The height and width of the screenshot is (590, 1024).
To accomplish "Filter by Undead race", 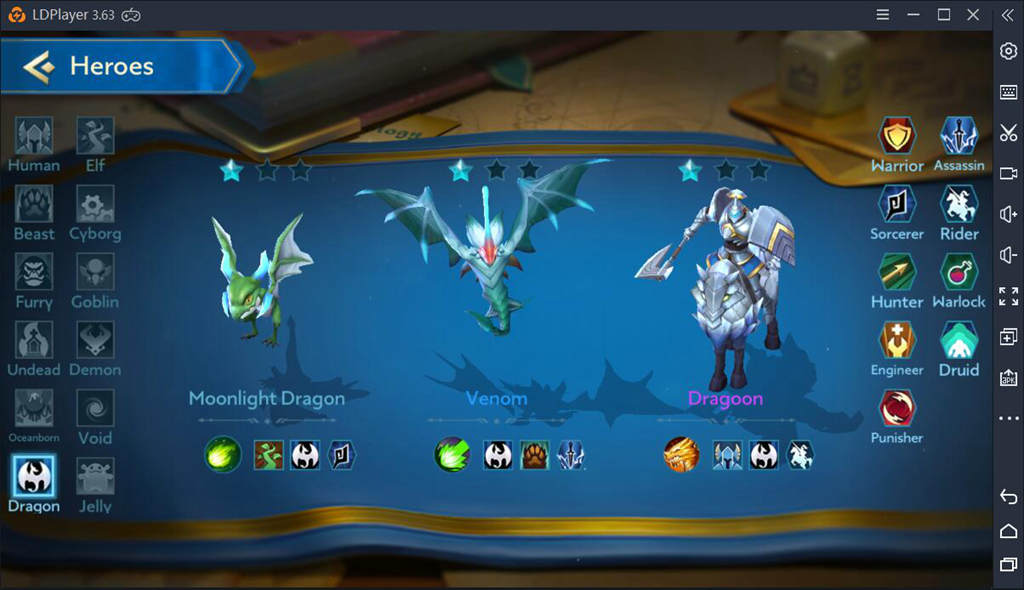I will [x=34, y=341].
